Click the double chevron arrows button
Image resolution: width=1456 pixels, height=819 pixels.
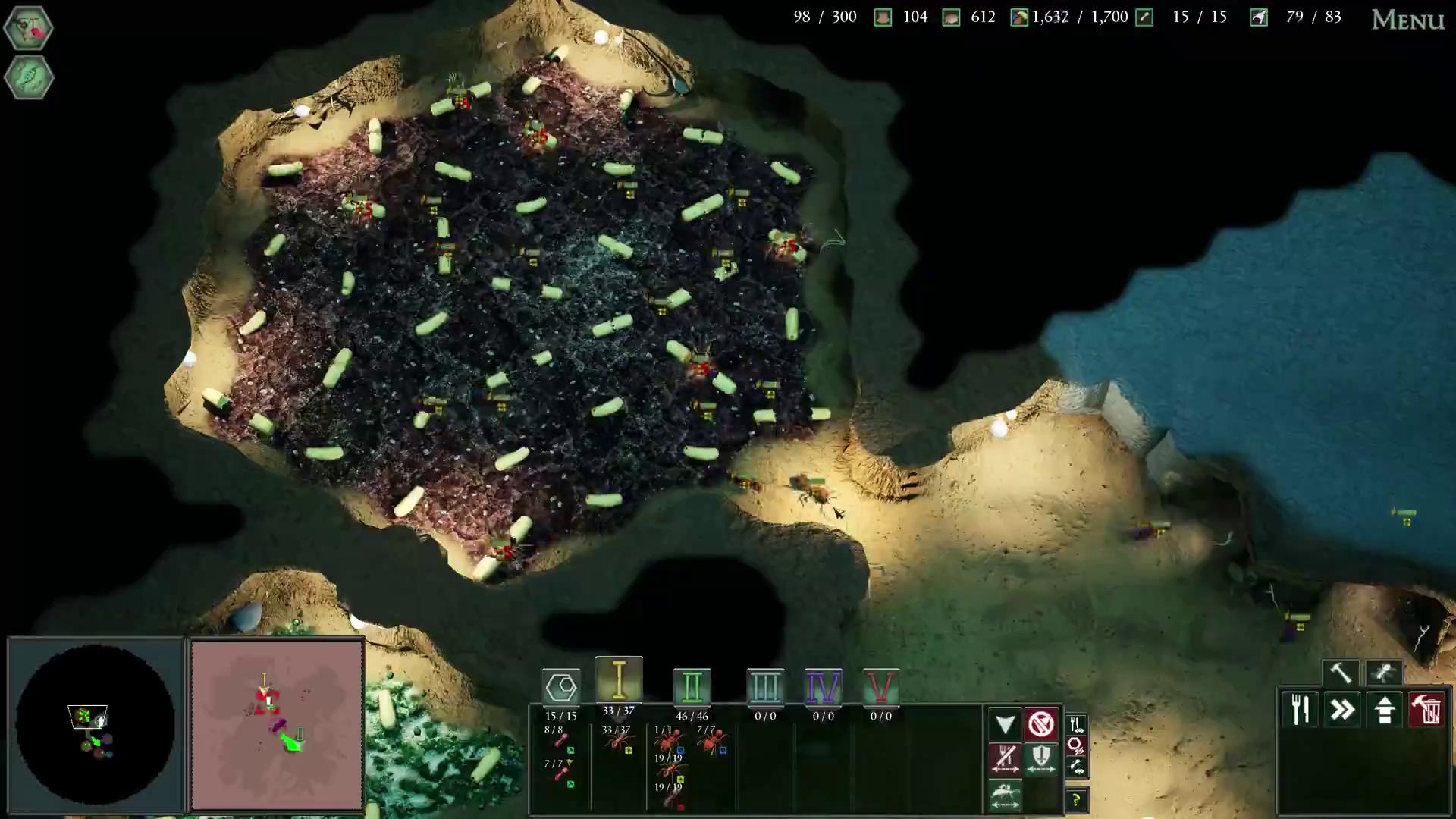point(1343,711)
